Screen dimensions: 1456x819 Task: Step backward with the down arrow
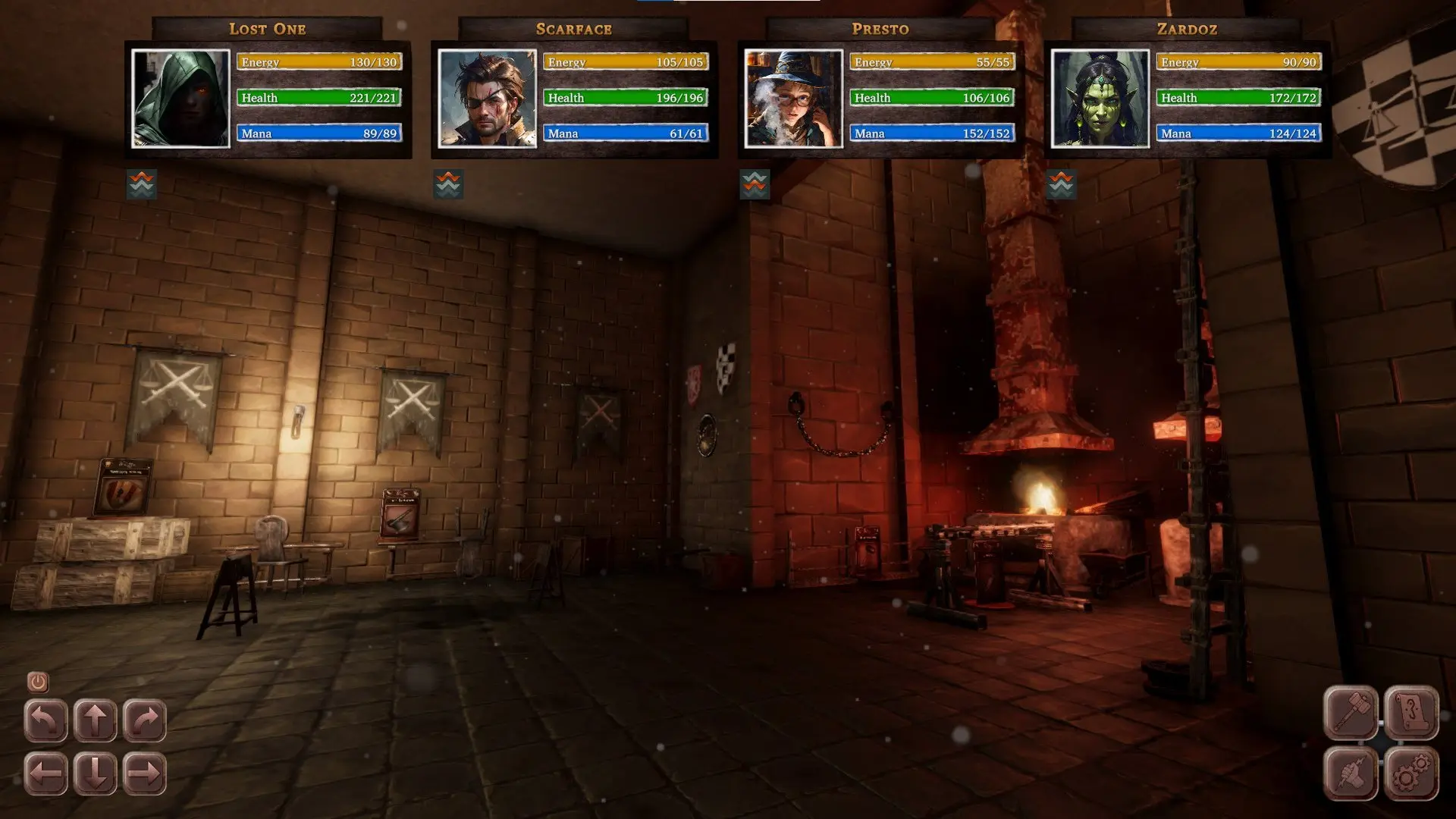(x=96, y=773)
